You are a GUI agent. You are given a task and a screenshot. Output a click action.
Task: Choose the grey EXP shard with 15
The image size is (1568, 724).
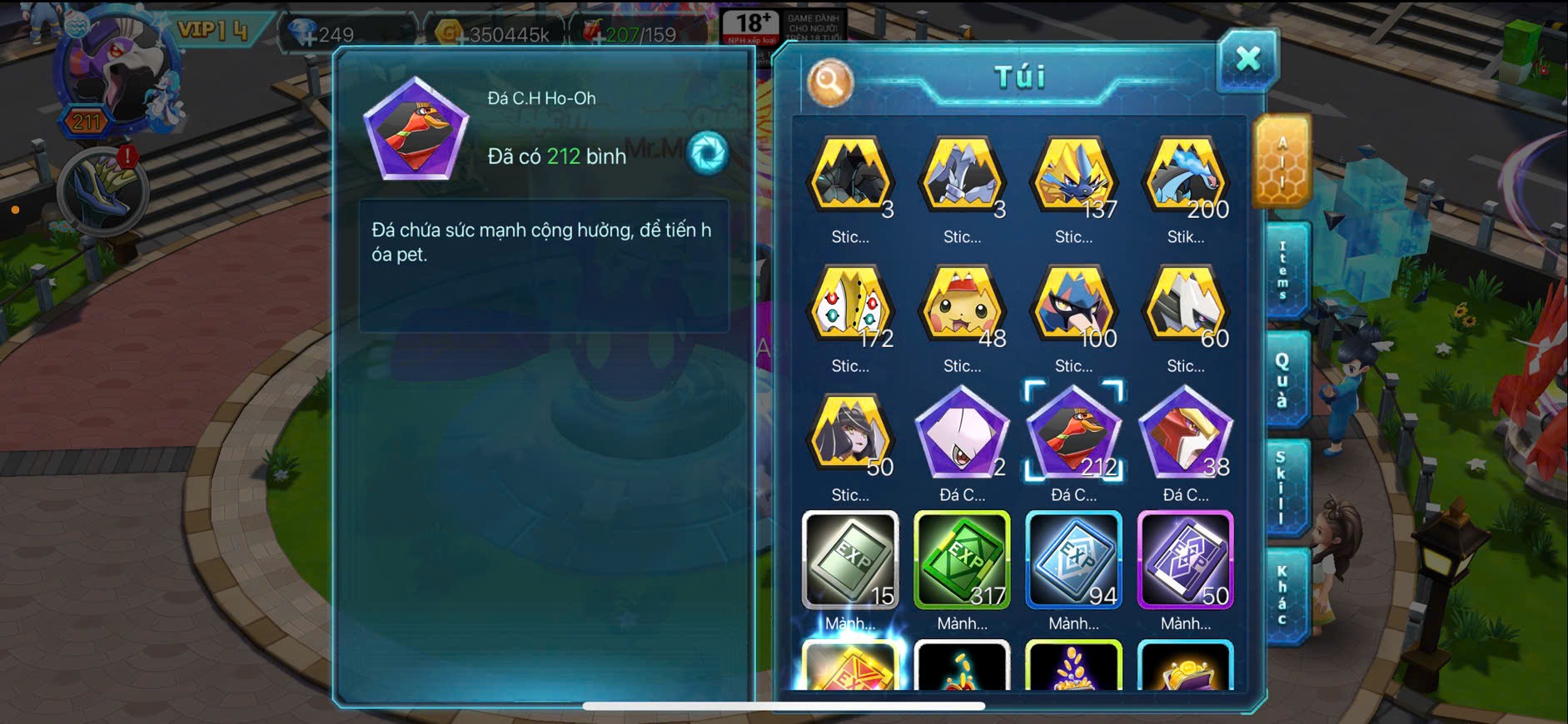(x=850, y=560)
